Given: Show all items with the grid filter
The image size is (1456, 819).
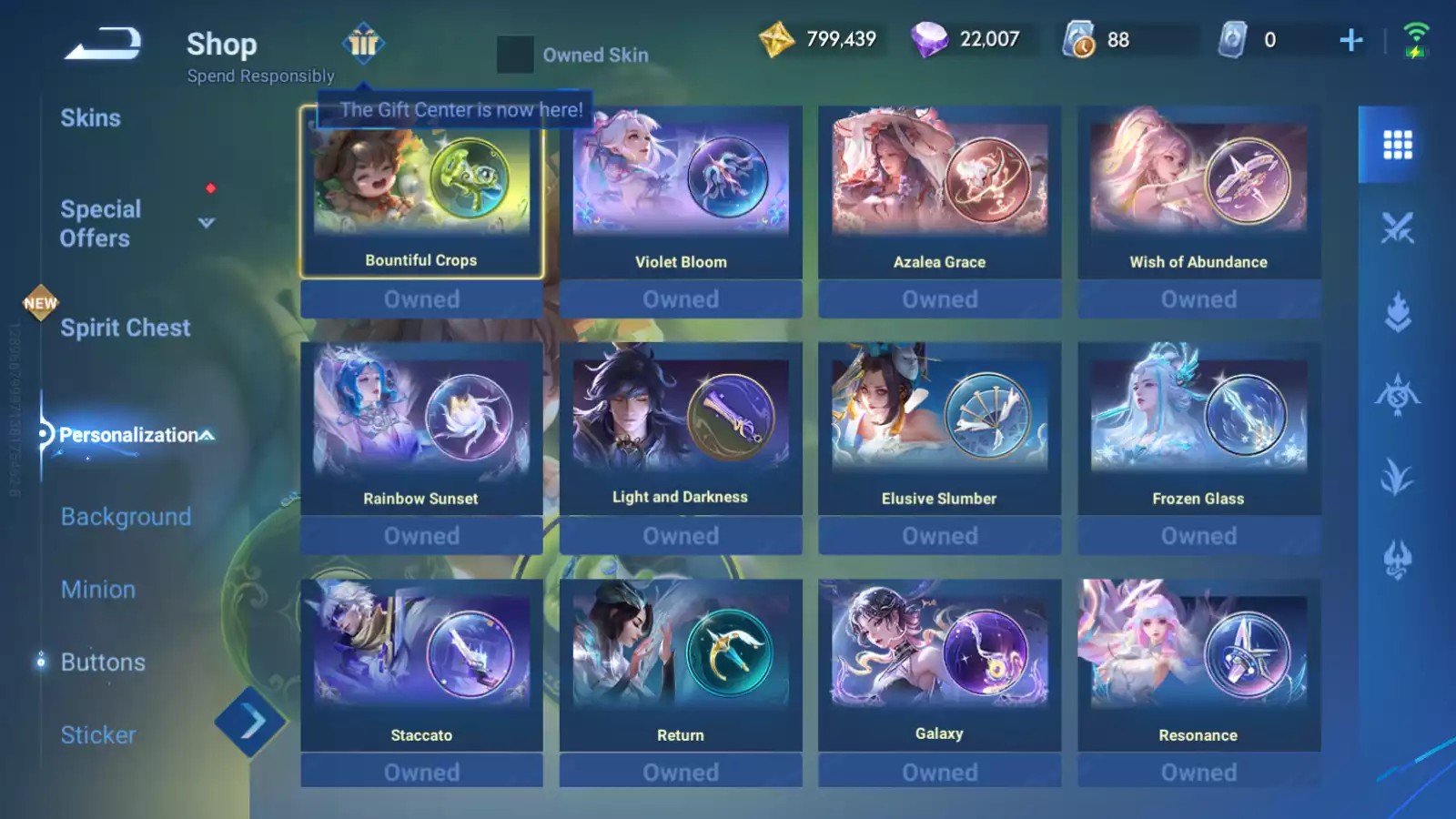Looking at the screenshot, I should [1397, 145].
